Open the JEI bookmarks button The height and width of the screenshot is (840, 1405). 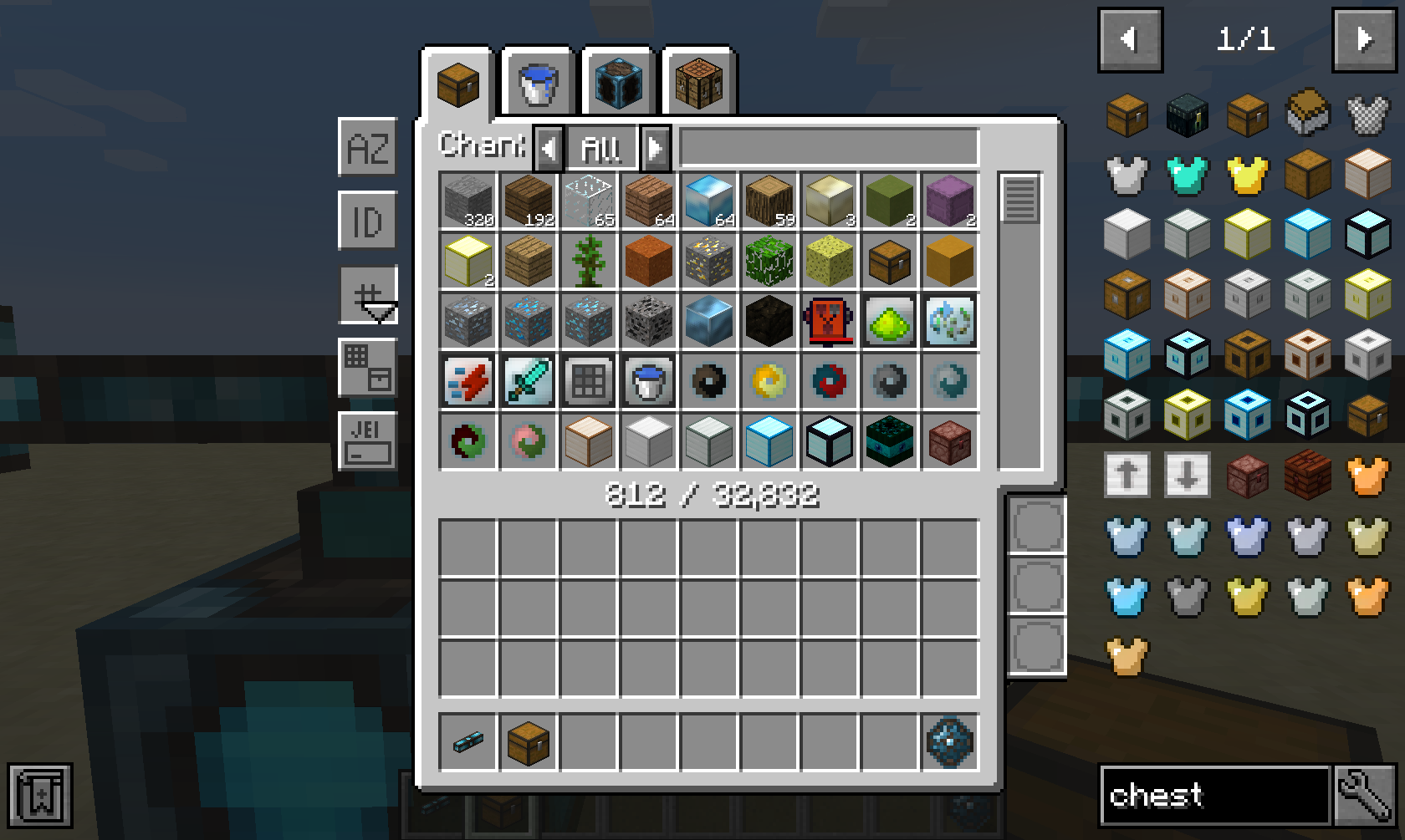click(x=40, y=795)
